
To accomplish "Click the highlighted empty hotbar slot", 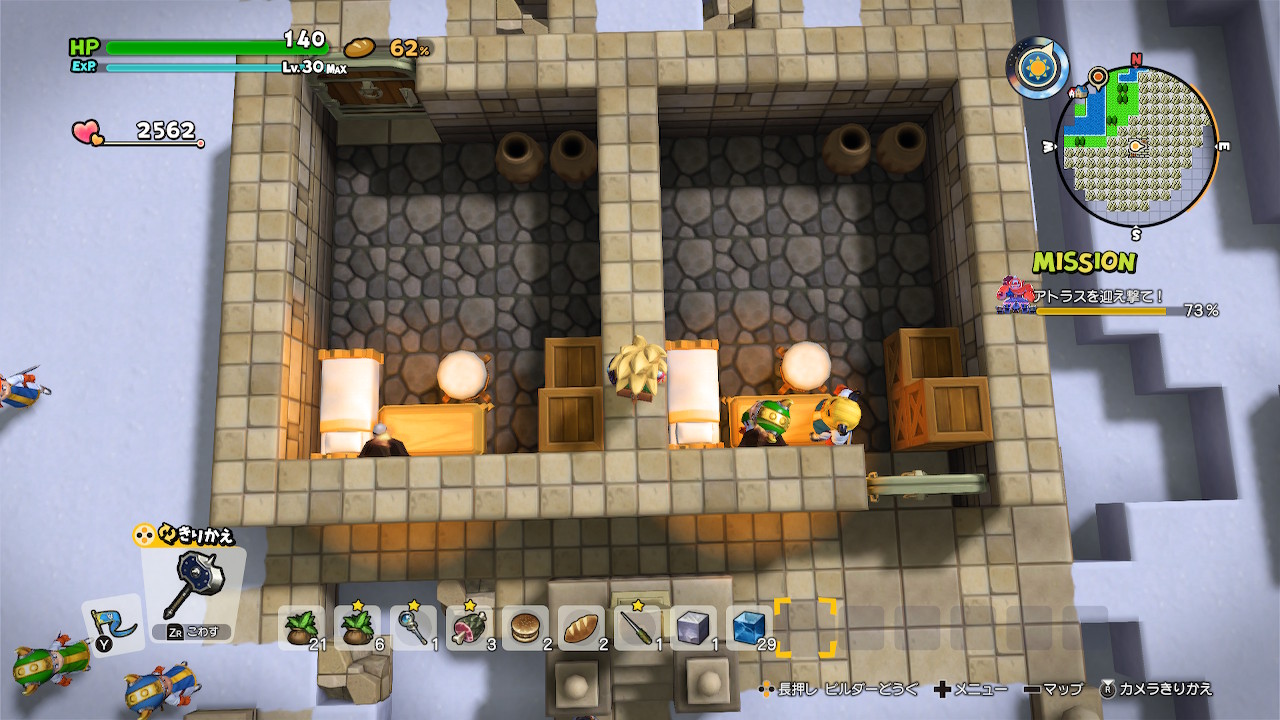I will (x=805, y=628).
